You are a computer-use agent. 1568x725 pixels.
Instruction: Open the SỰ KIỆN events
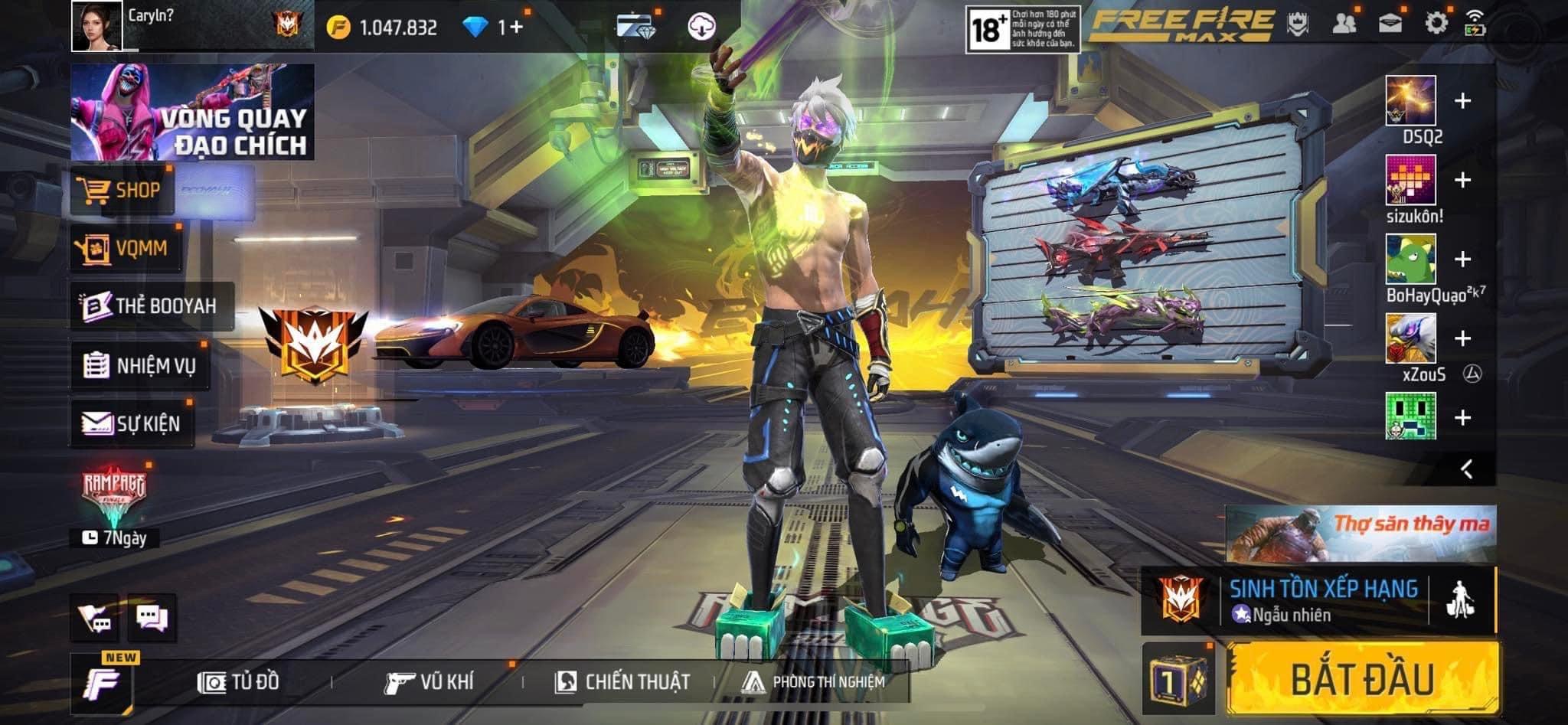tap(132, 423)
